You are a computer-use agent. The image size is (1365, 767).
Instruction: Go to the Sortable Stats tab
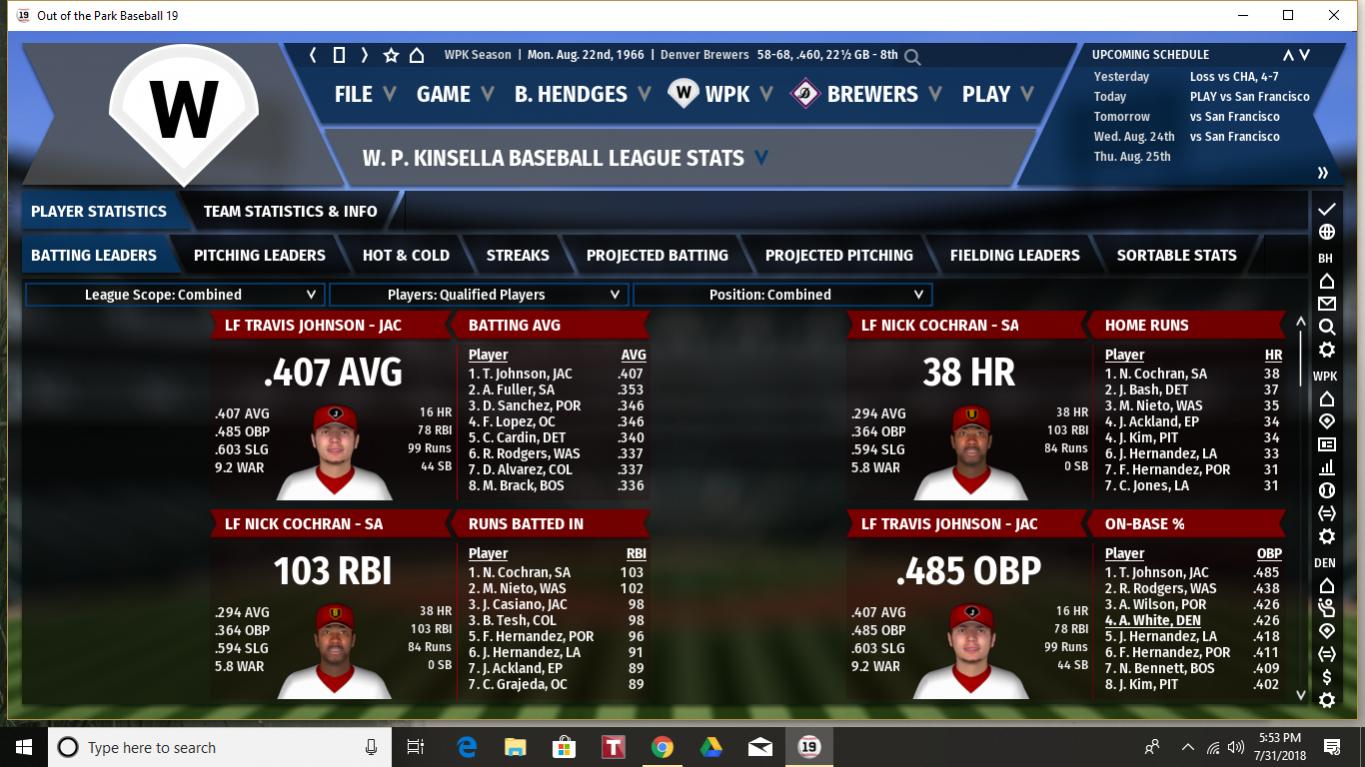1176,255
